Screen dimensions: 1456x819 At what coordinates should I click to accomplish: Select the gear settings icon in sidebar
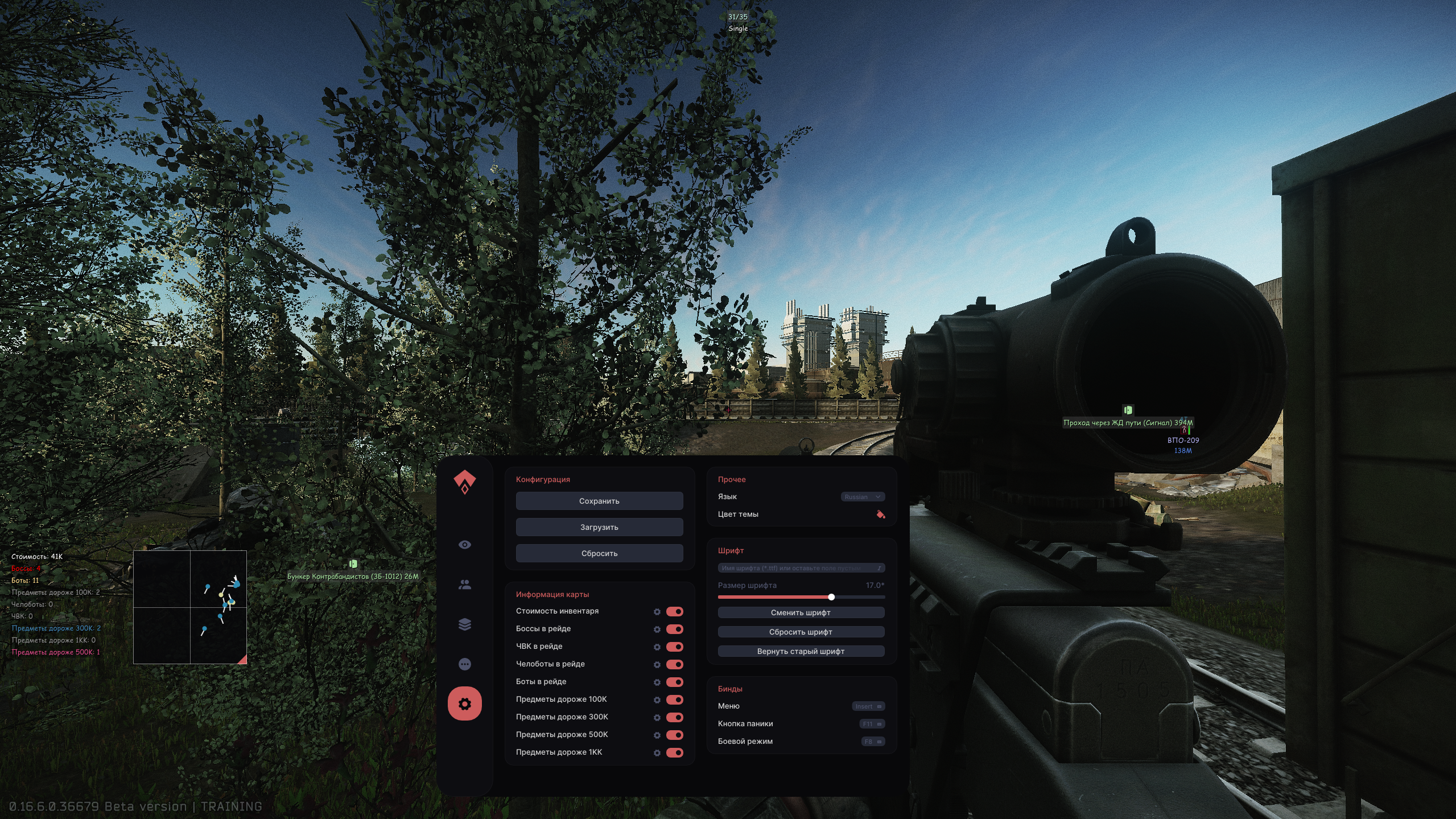465,703
